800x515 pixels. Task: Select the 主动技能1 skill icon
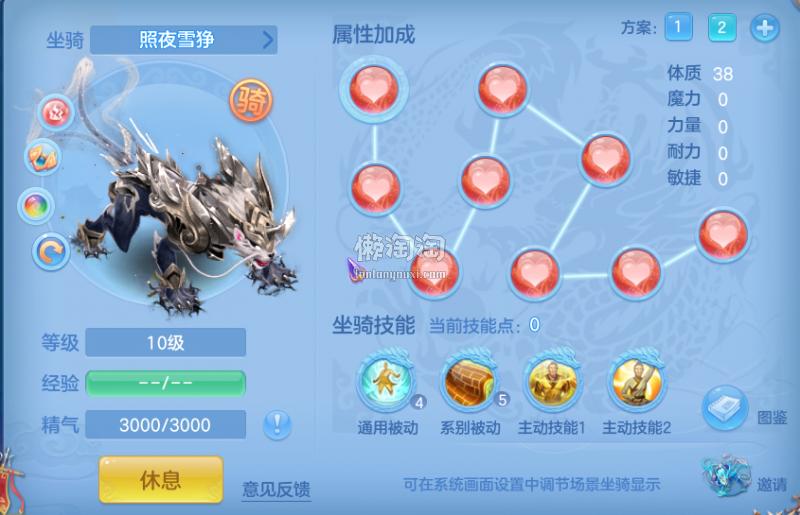552,383
